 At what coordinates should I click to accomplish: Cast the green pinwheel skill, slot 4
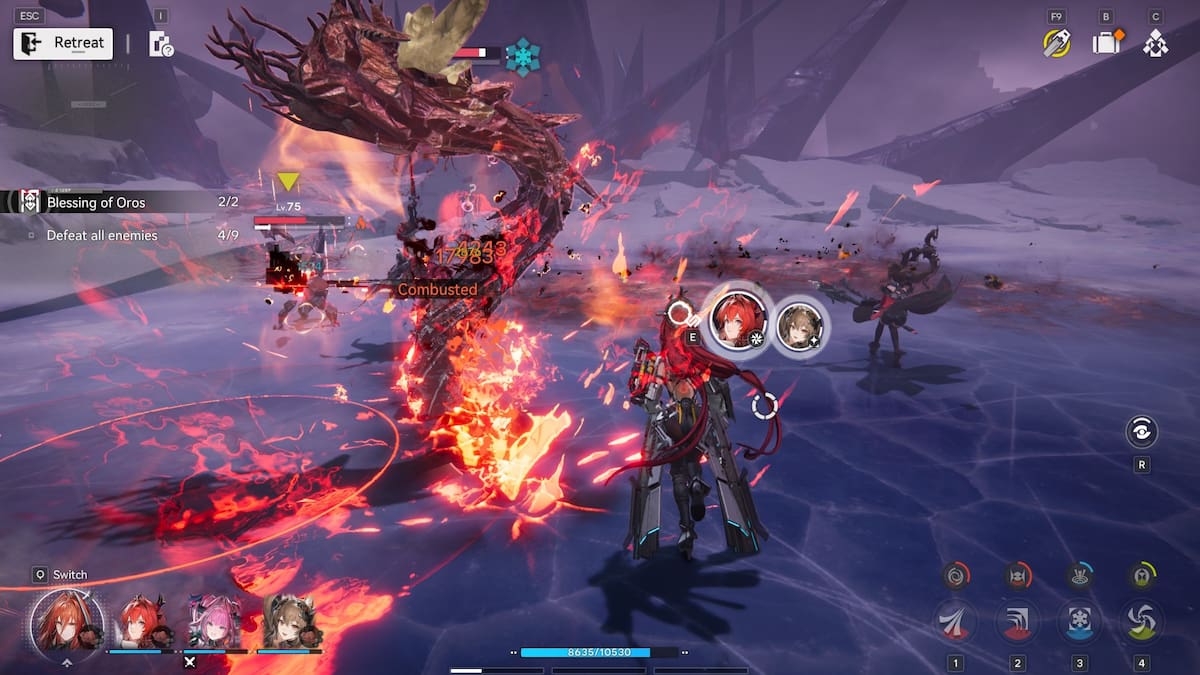(1141, 621)
